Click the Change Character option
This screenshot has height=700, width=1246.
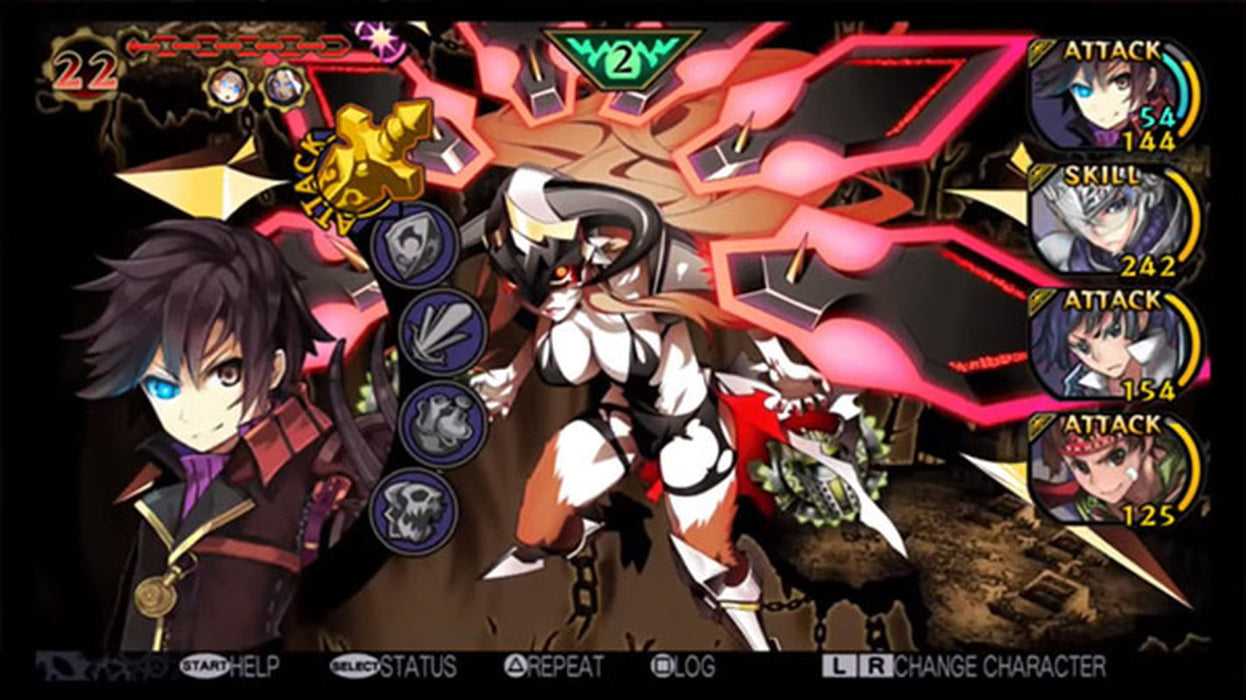pyautogui.click(x=964, y=666)
